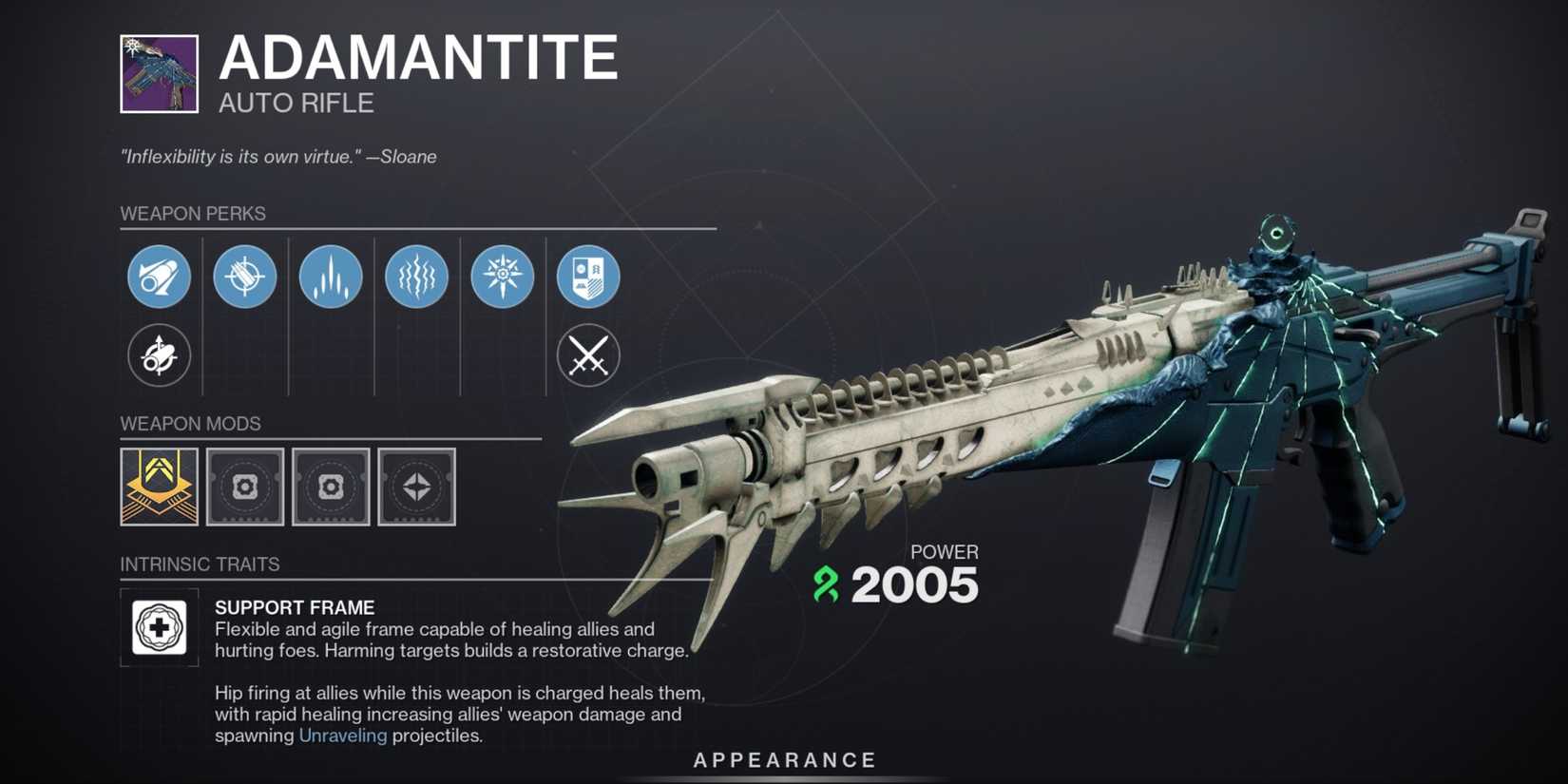Screen dimensions: 1568x784
Task: Expand the WEAPON MODS section header
Action: [x=190, y=424]
